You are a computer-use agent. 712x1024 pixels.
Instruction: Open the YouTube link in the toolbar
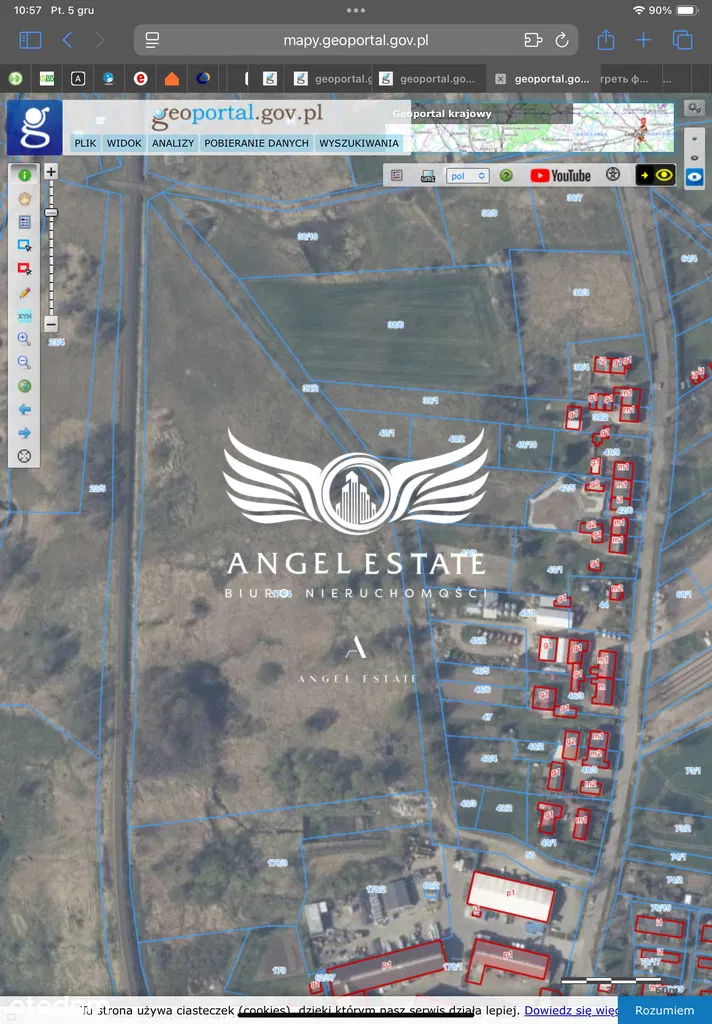click(560, 175)
